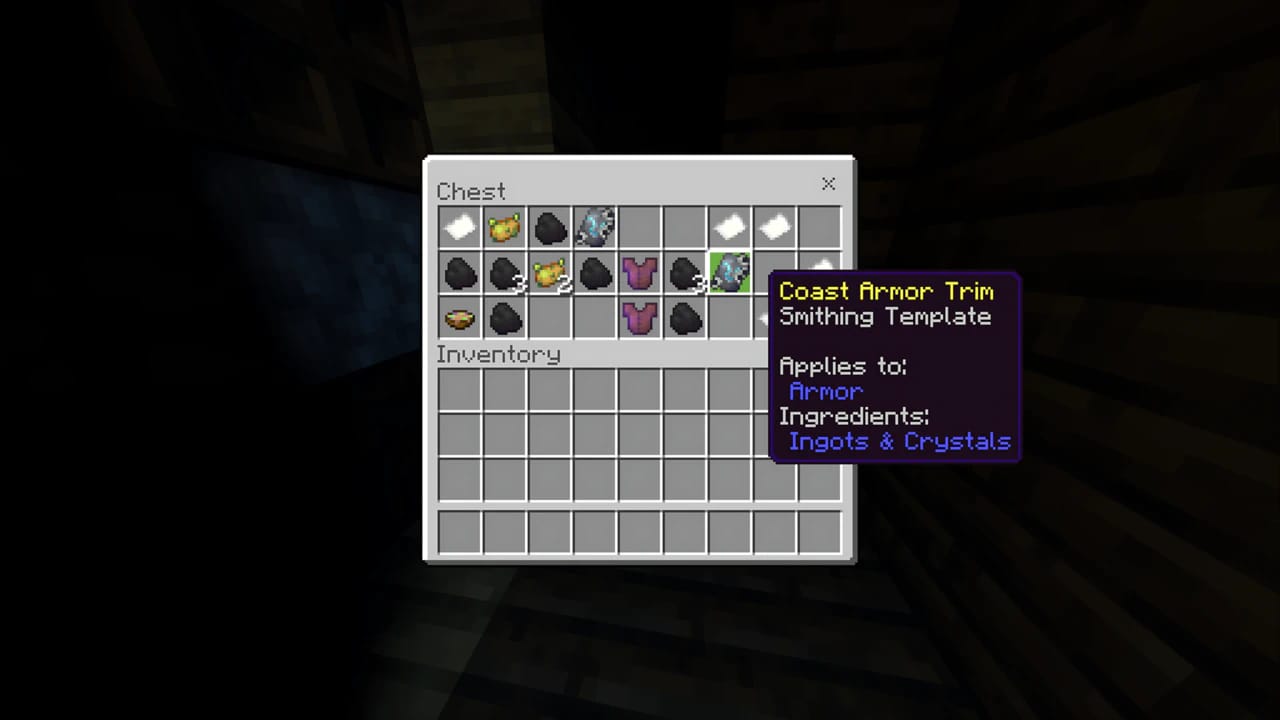Screen dimensions: 1280x720
Task: Select the coal beside the top pufferfish
Action: point(549,227)
